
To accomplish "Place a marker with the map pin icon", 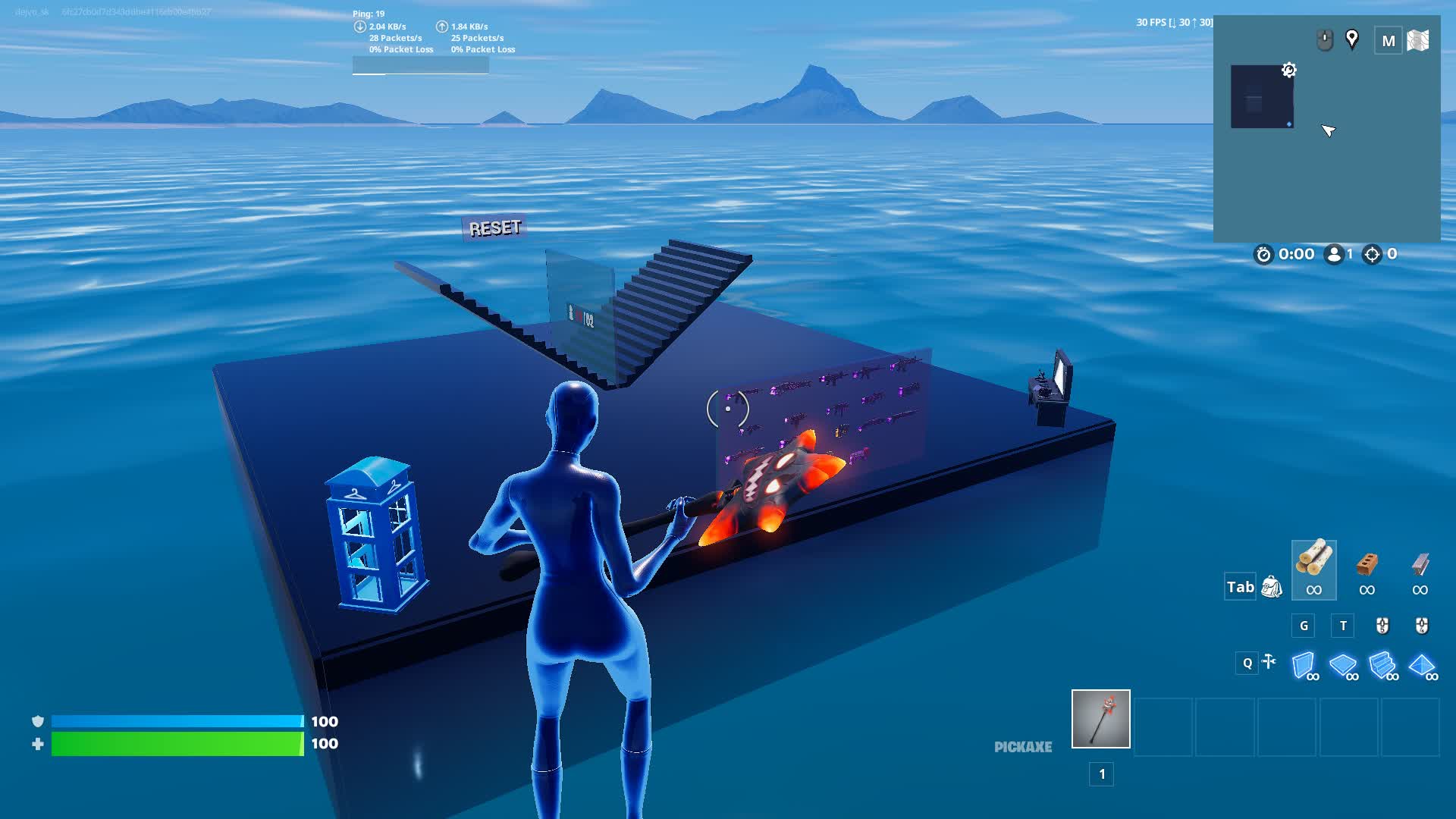I will tap(1351, 39).
